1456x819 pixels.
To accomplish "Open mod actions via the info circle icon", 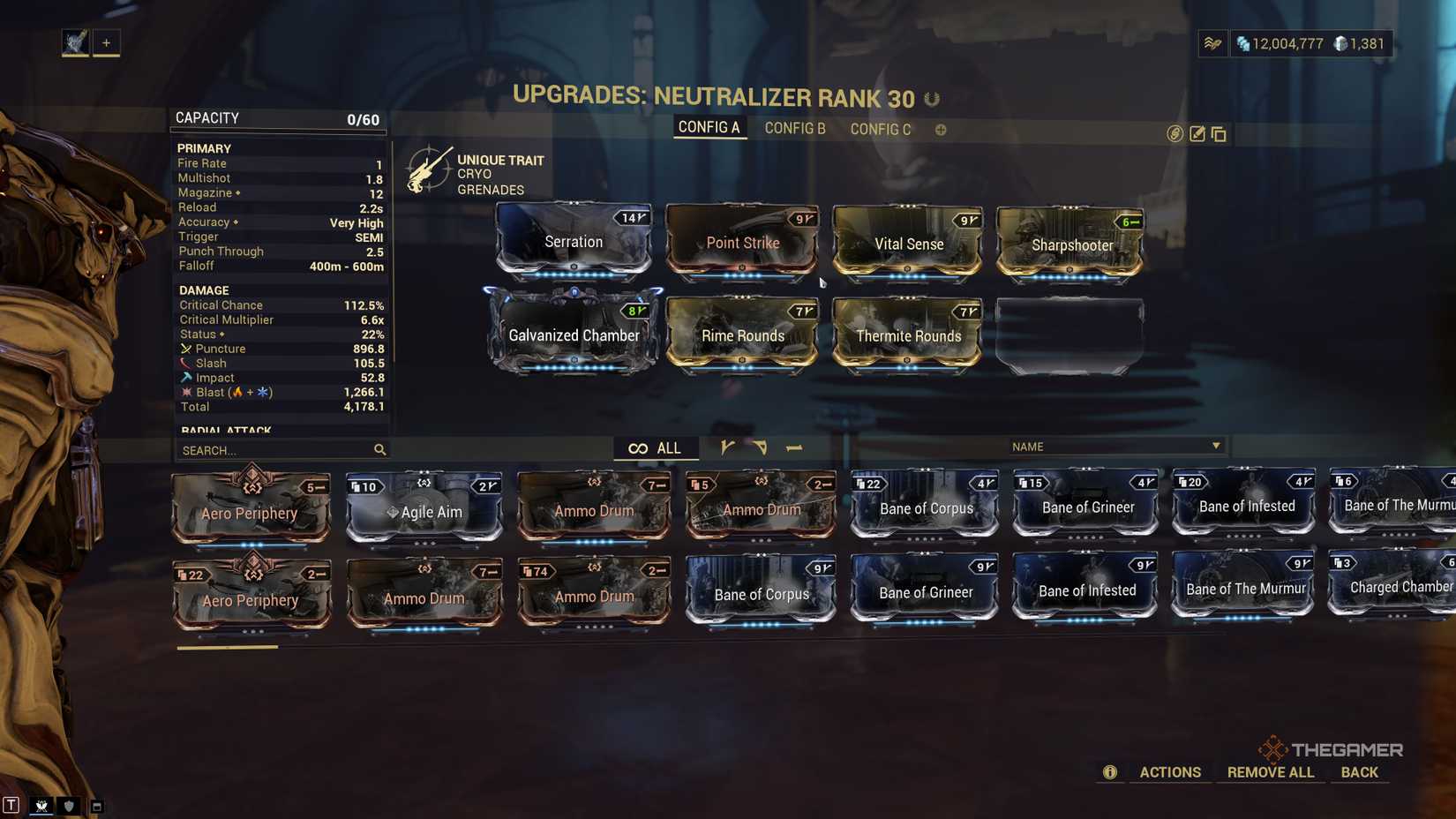I will pos(1110,772).
